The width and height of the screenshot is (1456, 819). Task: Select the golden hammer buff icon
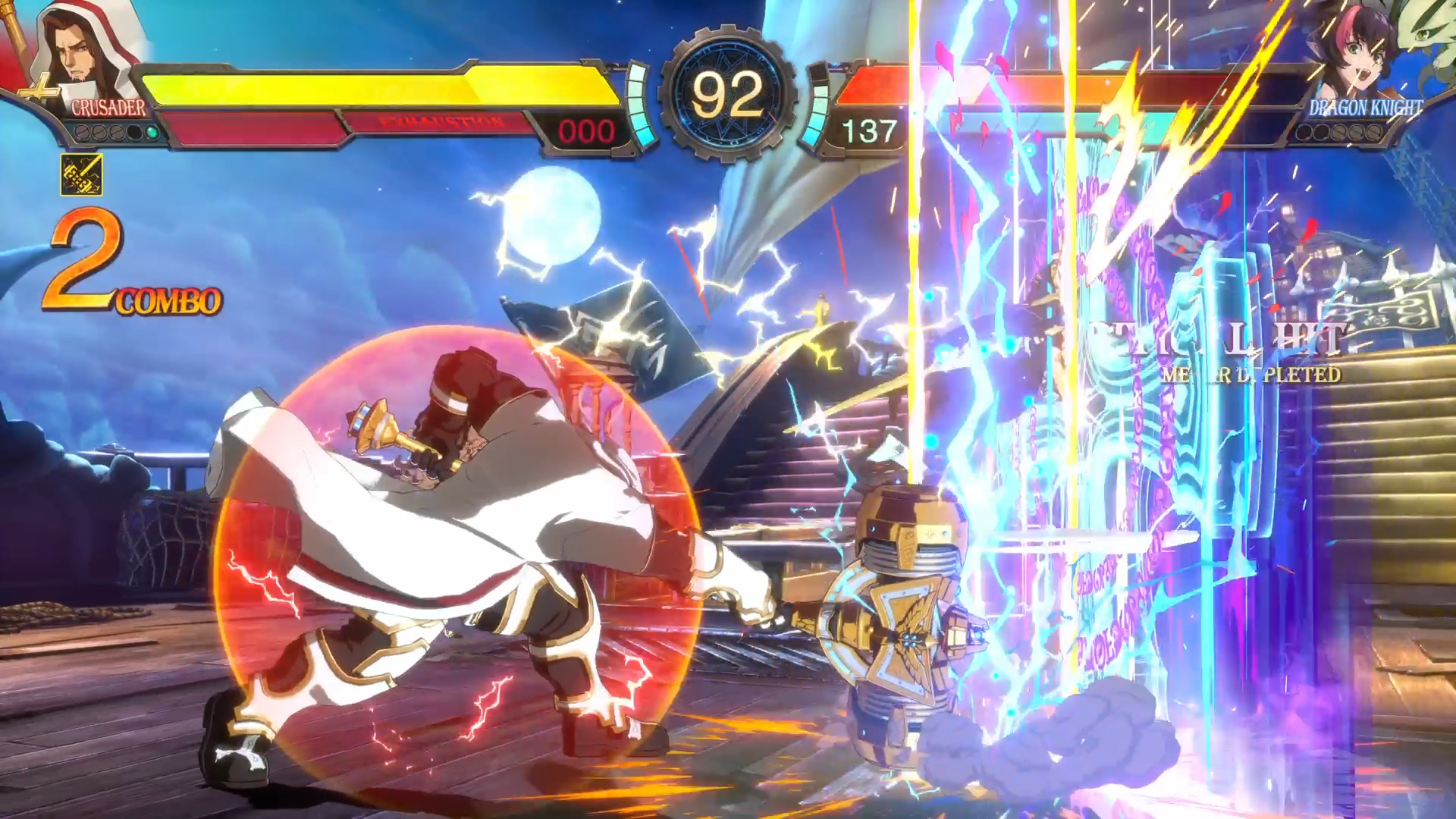tap(82, 175)
